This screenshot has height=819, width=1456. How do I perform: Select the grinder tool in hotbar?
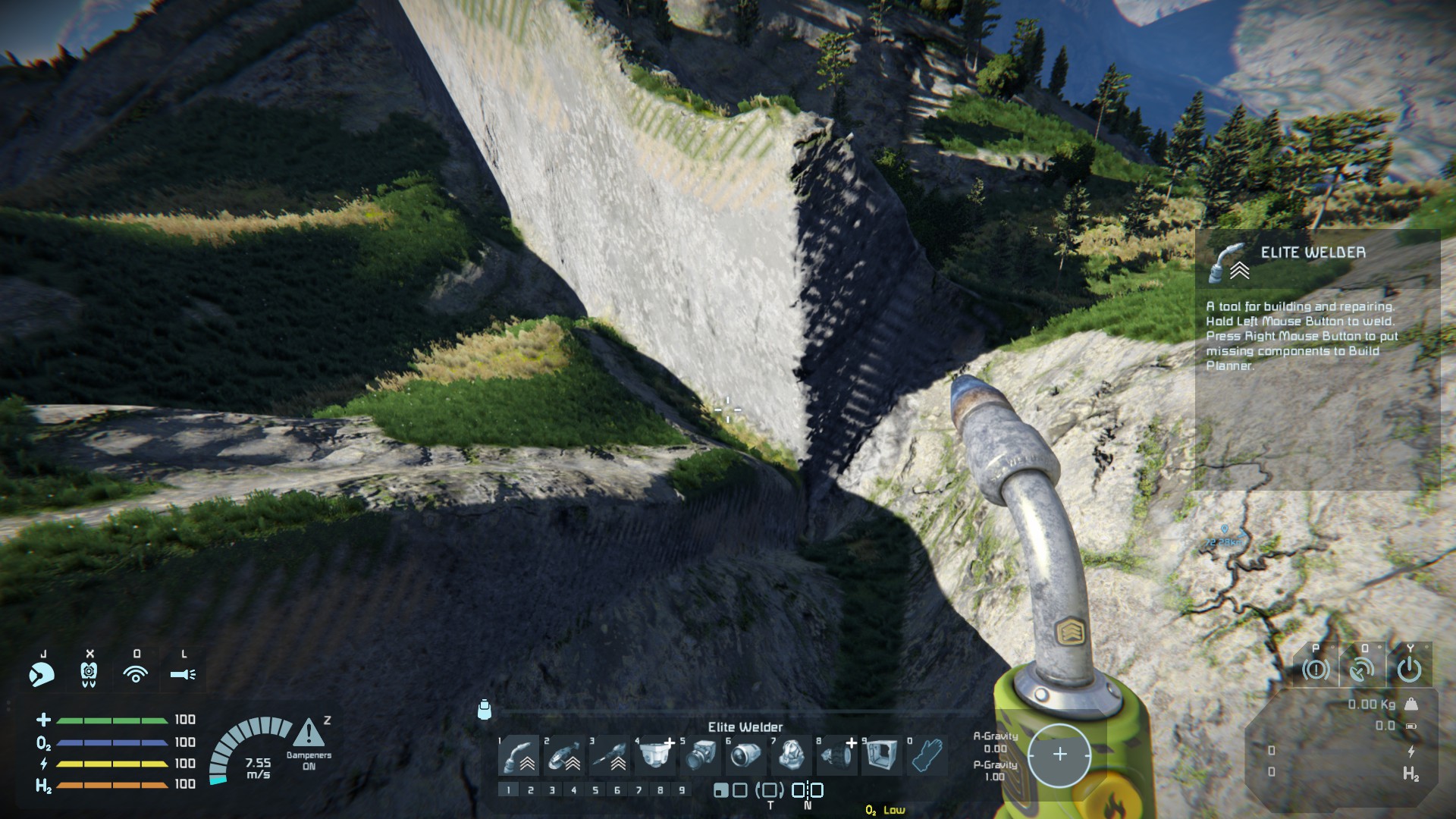point(565,755)
